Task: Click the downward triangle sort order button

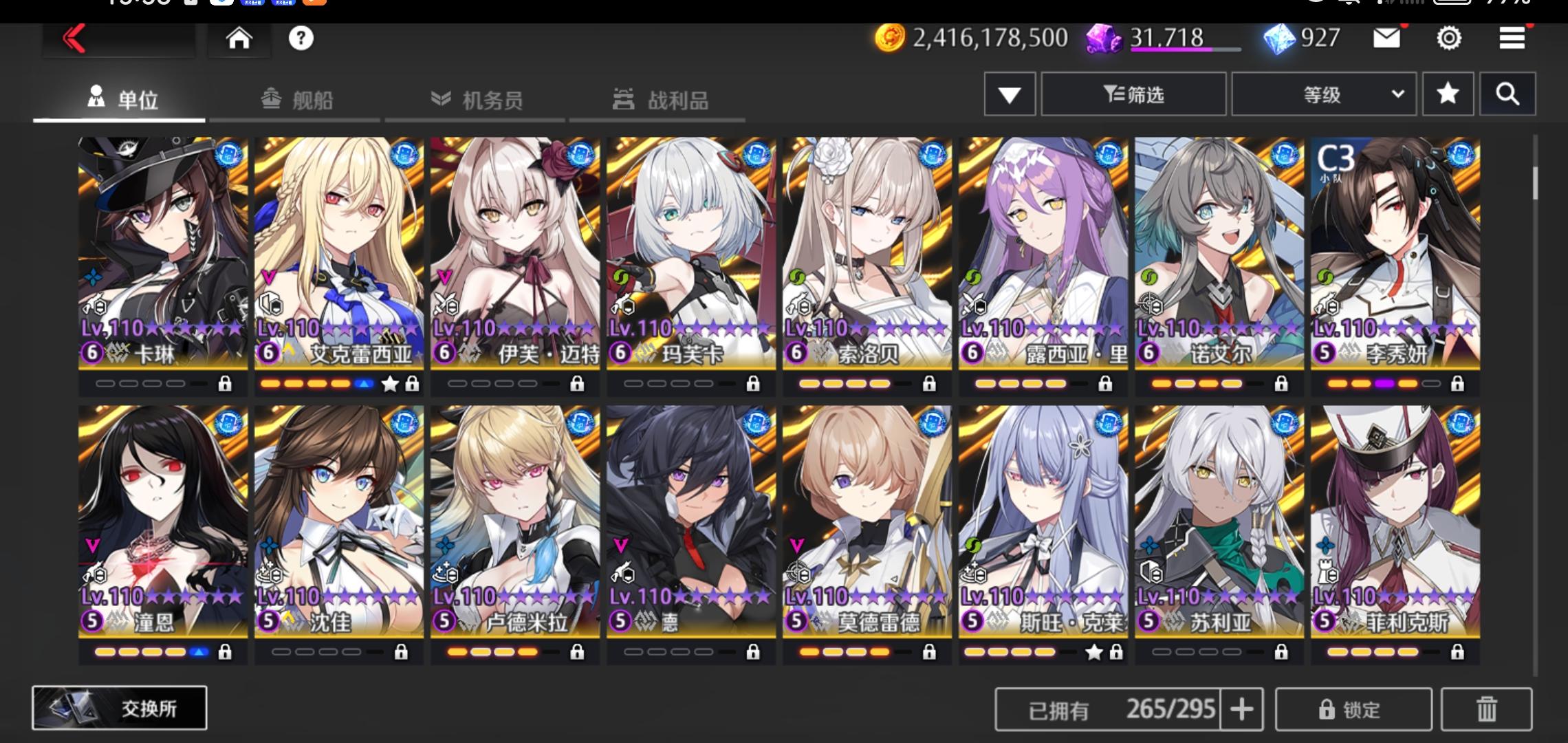Action: click(x=1010, y=94)
